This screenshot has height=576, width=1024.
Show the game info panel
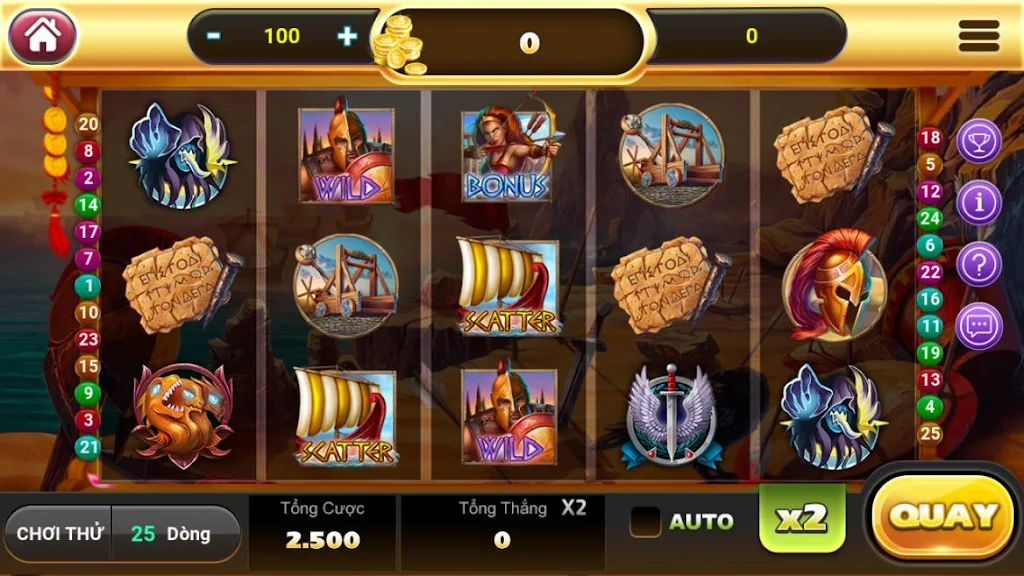pyautogui.click(x=979, y=203)
